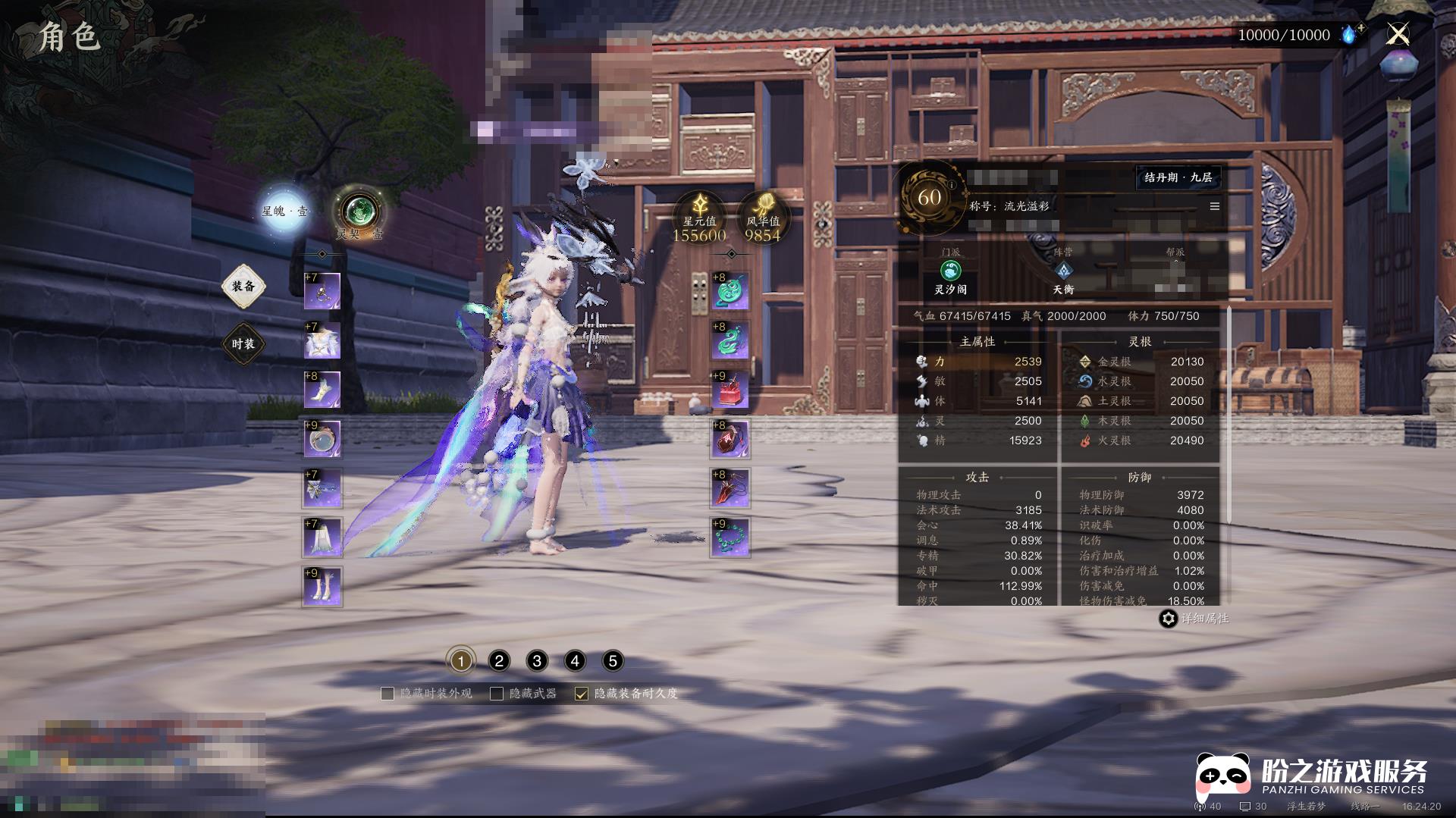Viewport: 1456px width, 818px height.
Task: Click the 星元值 star value emblem
Action: point(699,215)
